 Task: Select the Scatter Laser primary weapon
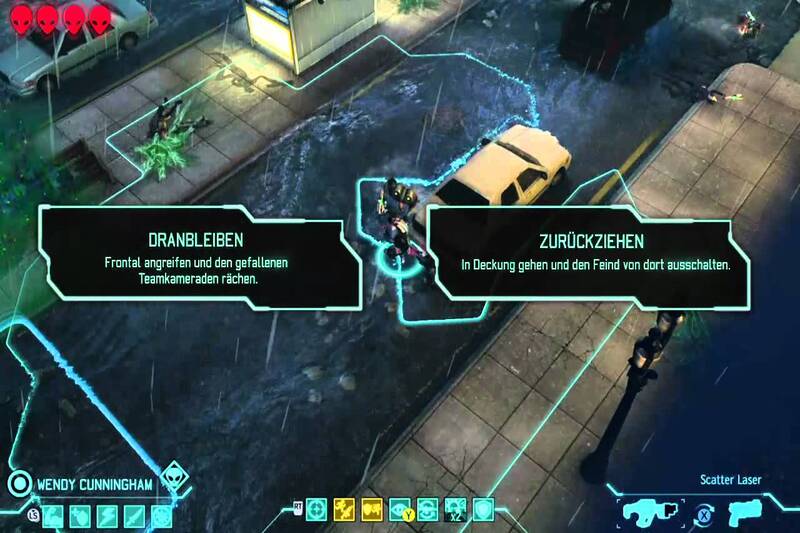(x=648, y=511)
